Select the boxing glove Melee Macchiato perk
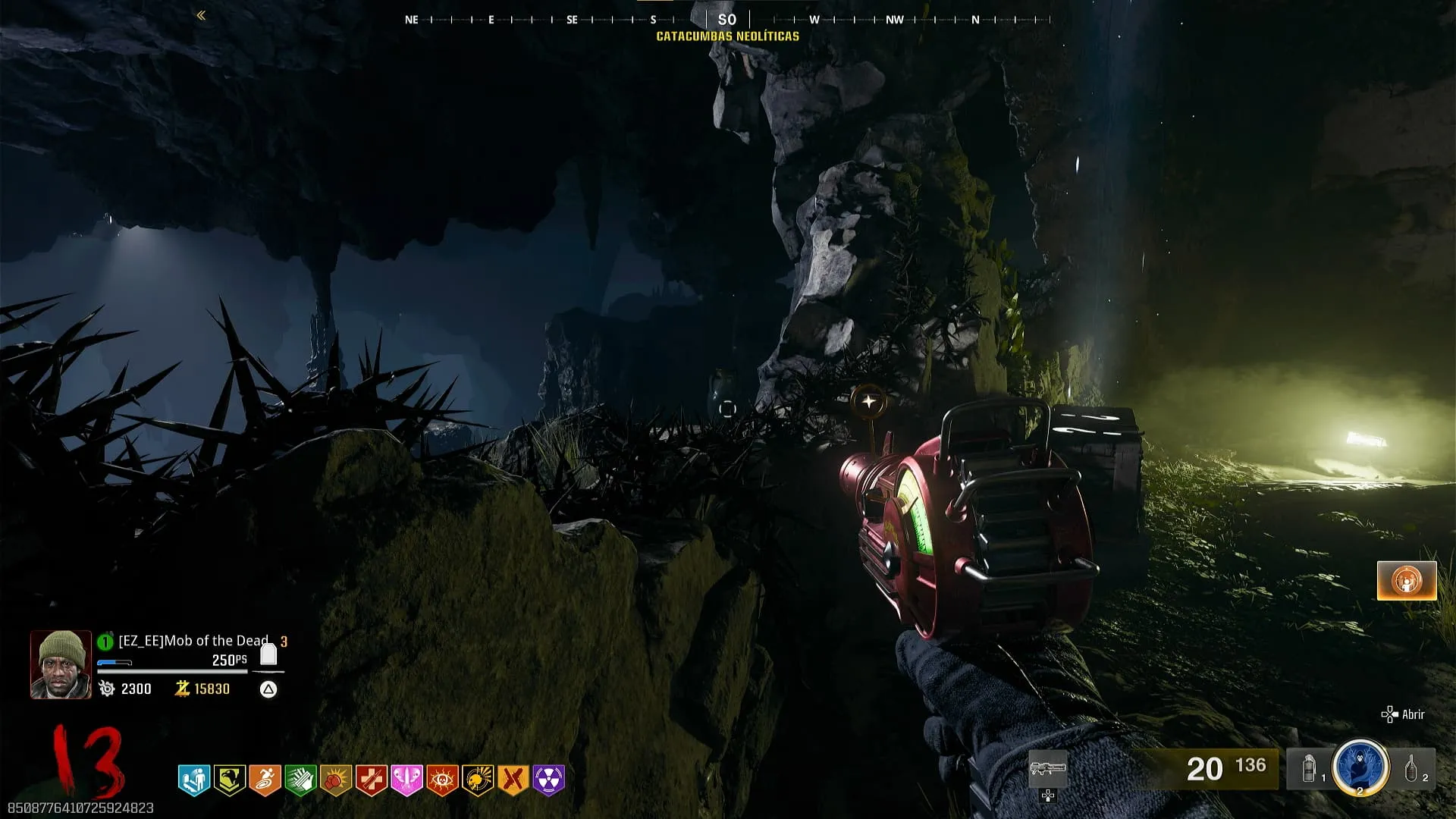This screenshot has height=819, width=1456. coord(336,780)
